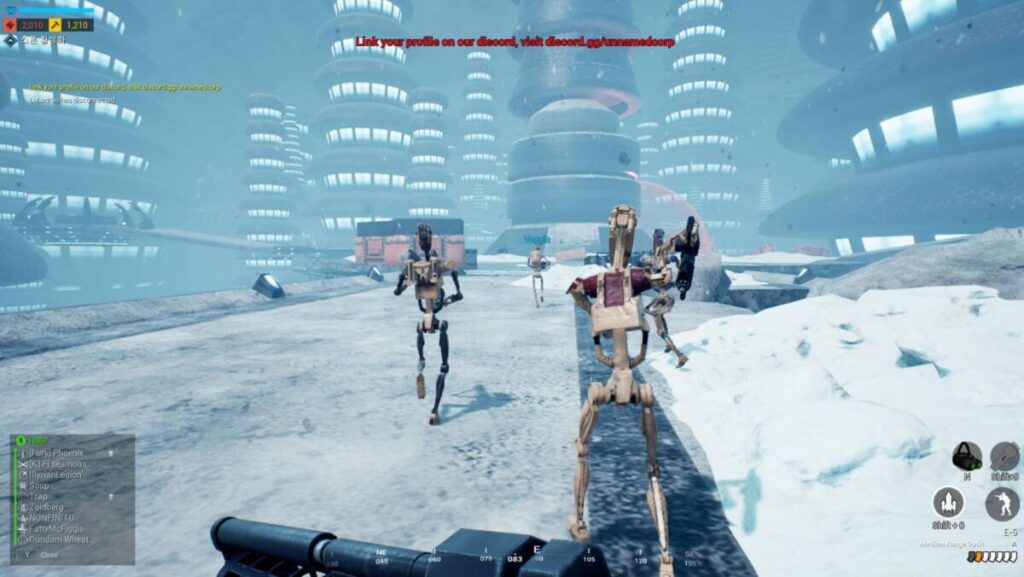
Task: Click the aiming soldier stance icon
Action: click(x=1002, y=503)
